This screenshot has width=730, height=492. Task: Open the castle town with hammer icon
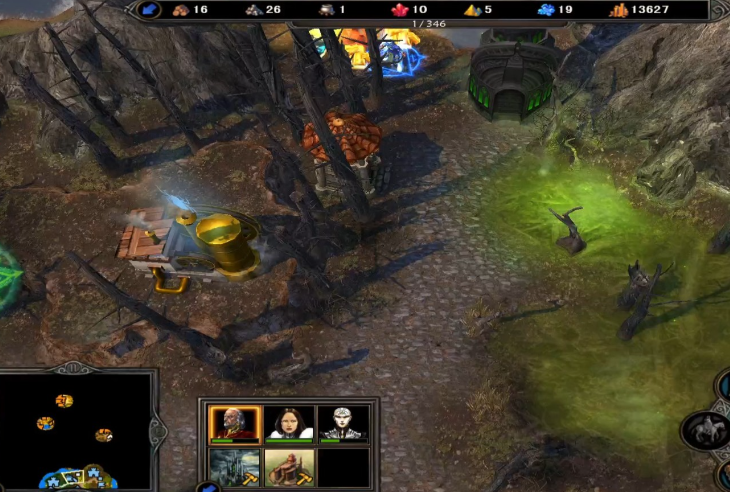[x=235, y=467]
